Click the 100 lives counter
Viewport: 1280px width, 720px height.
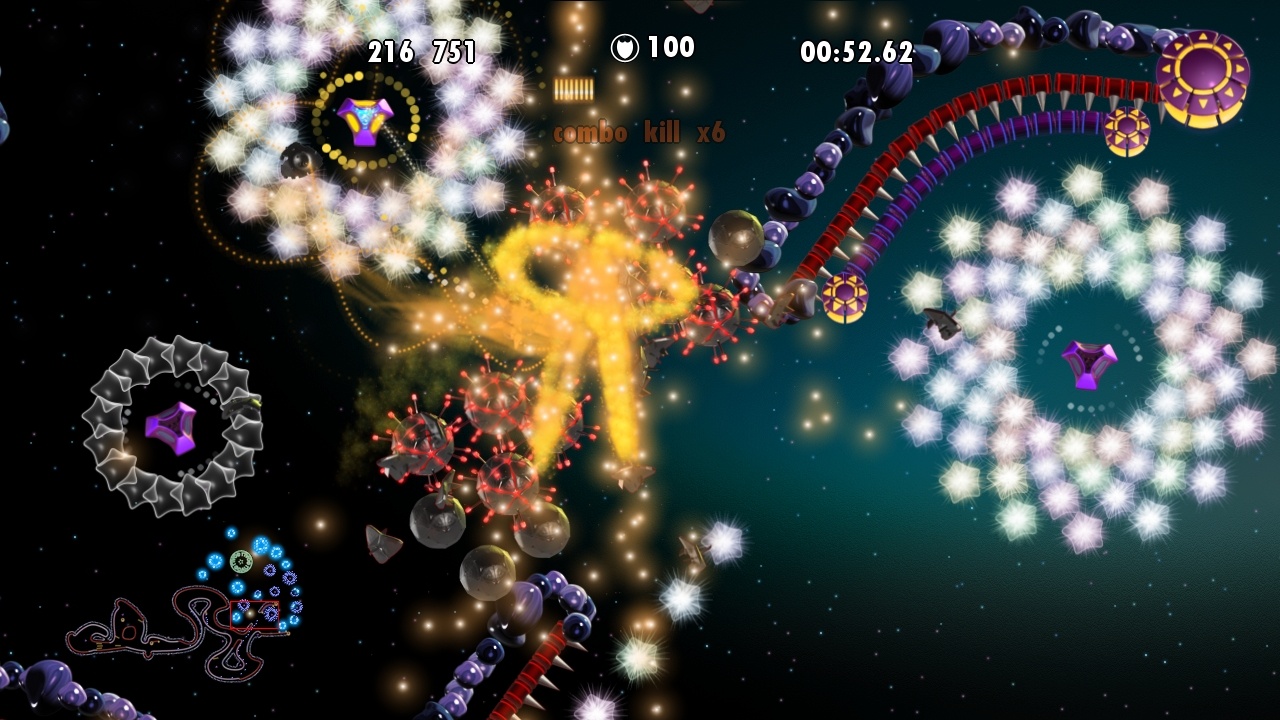click(673, 46)
